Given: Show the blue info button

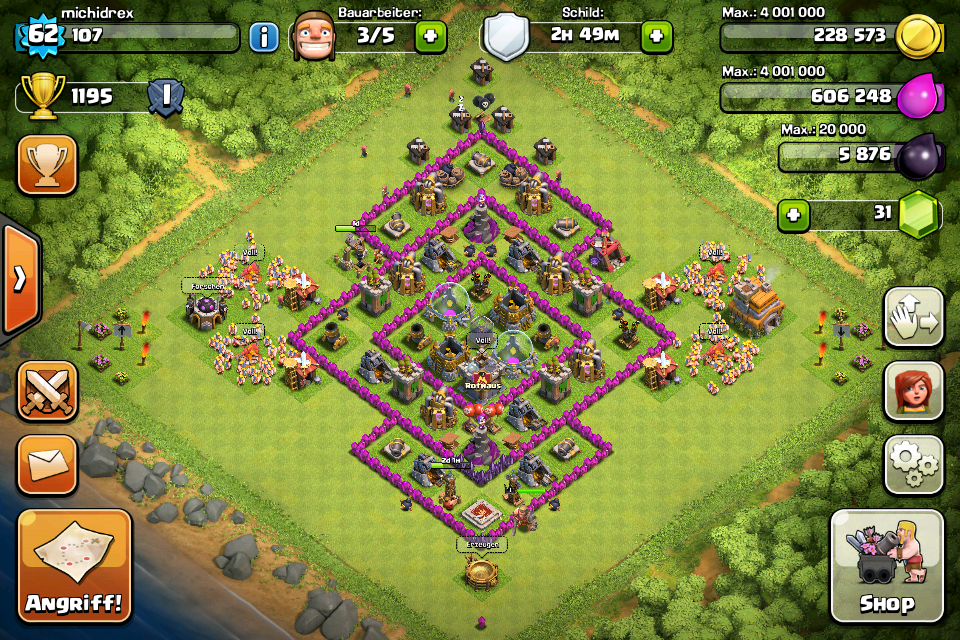Looking at the screenshot, I should coord(263,38).
